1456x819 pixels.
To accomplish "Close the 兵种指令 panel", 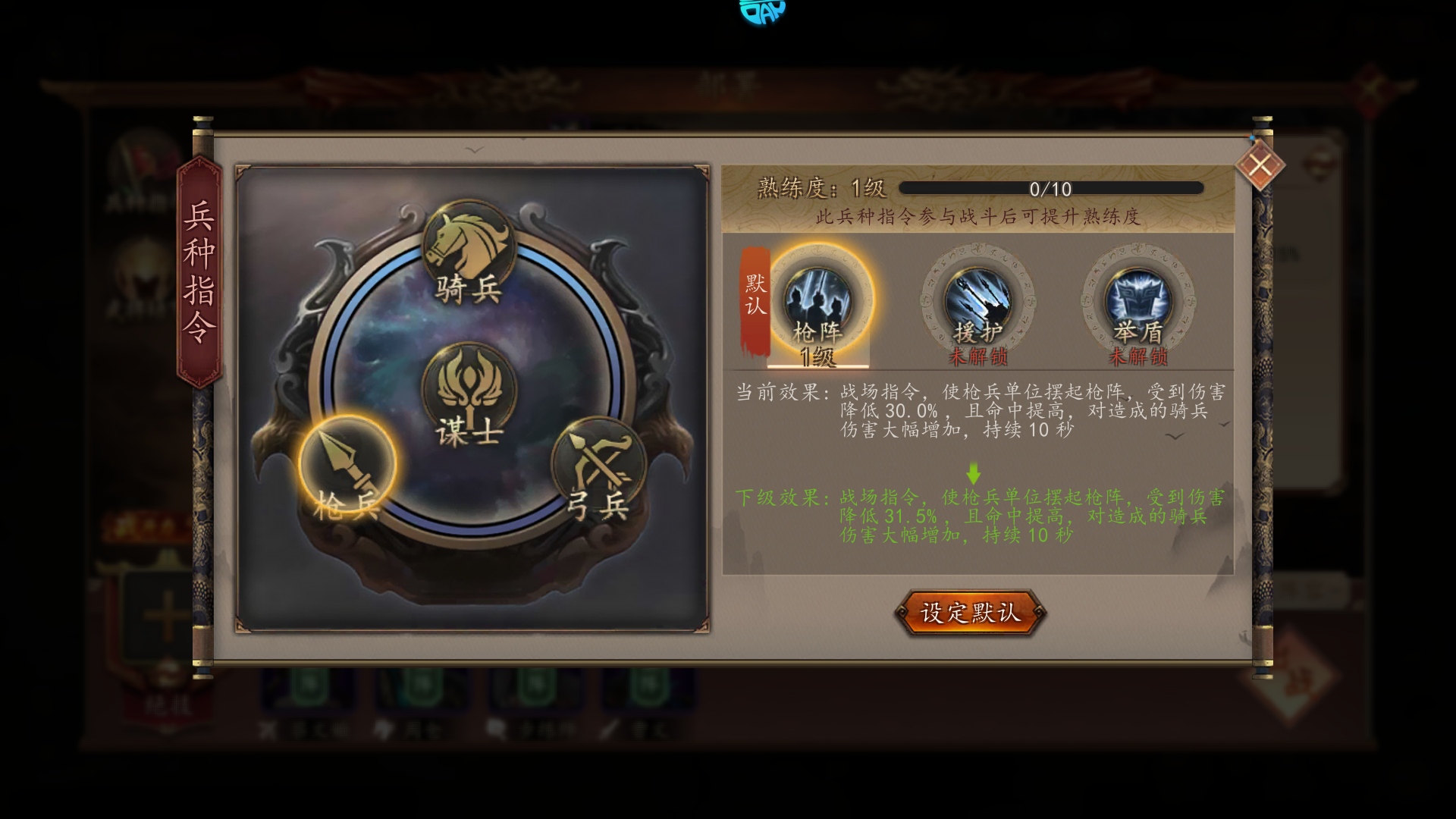I will tap(1260, 165).
